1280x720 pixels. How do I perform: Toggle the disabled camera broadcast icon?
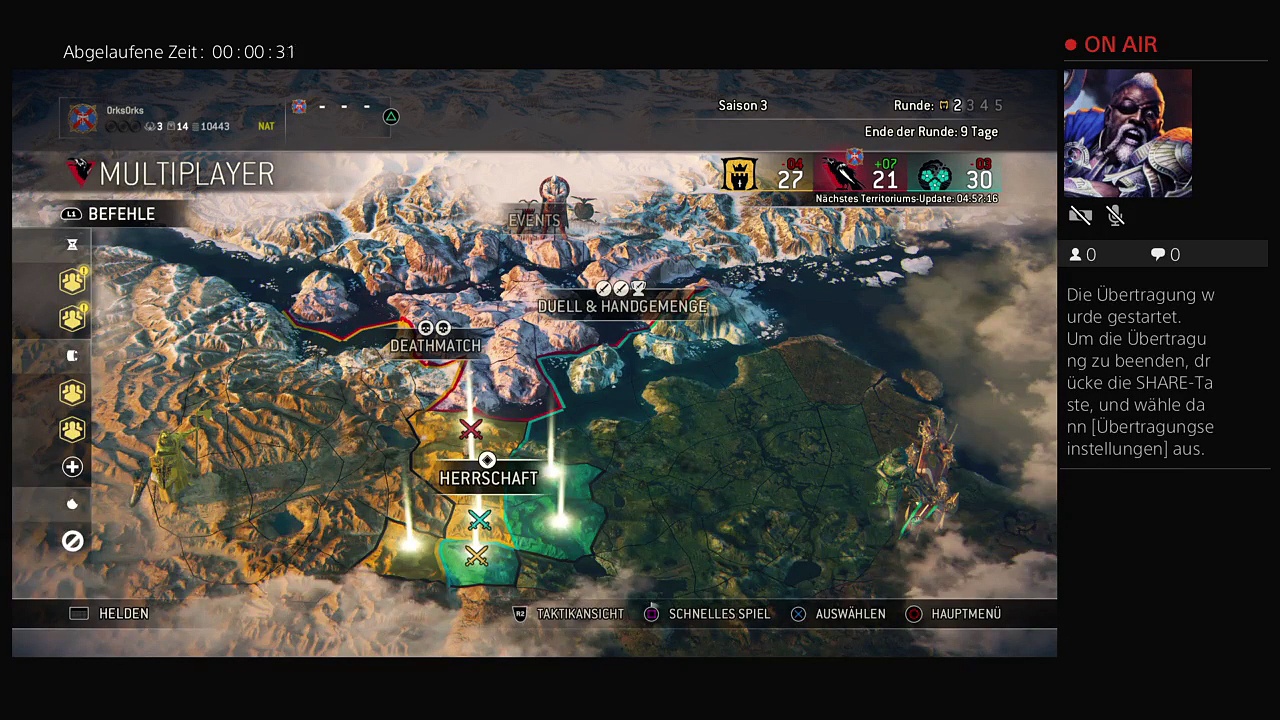click(x=1080, y=215)
